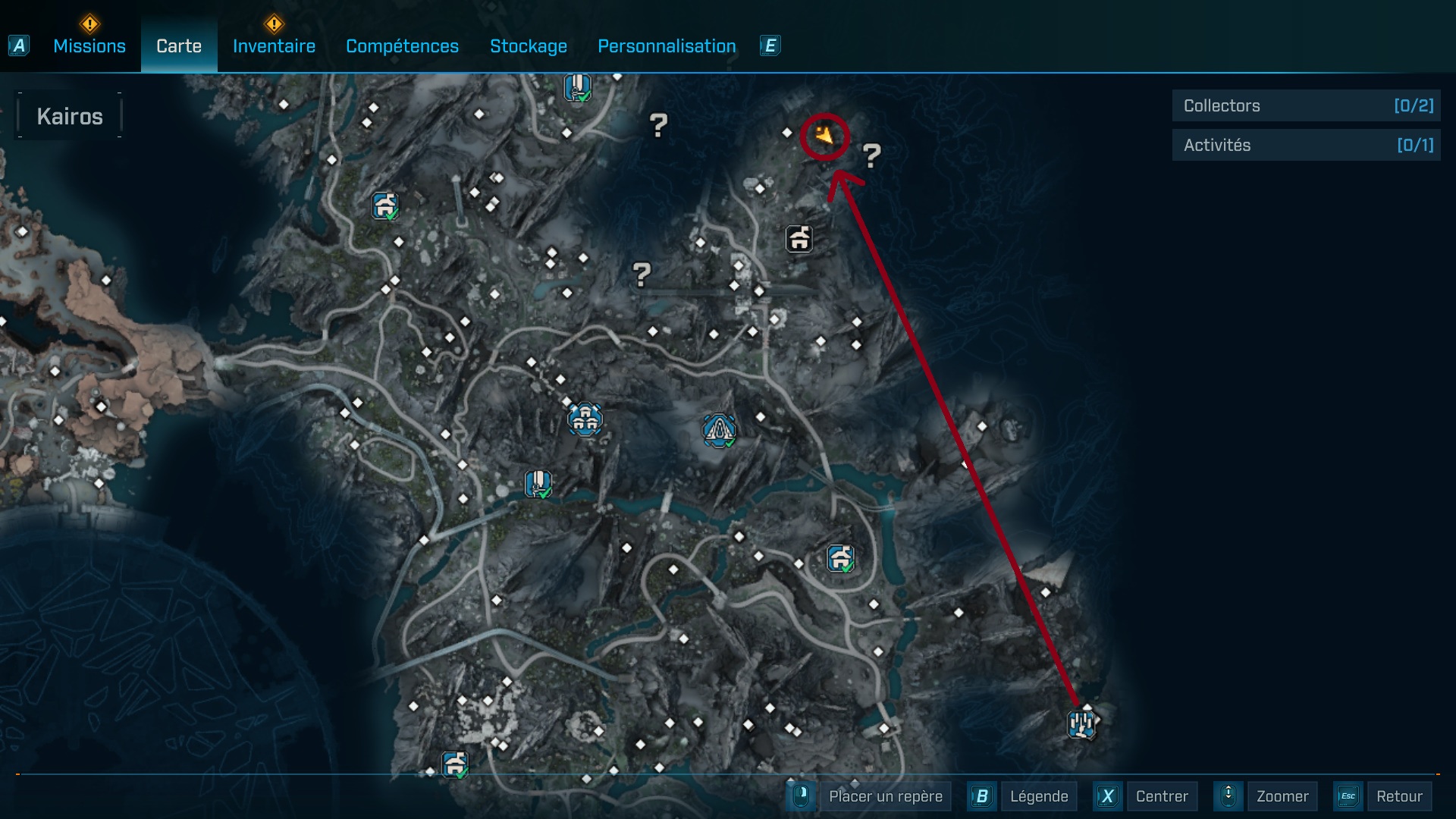Switch to the Inventaire tab
The image size is (1456, 819).
pyautogui.click(x=274, y=46)
